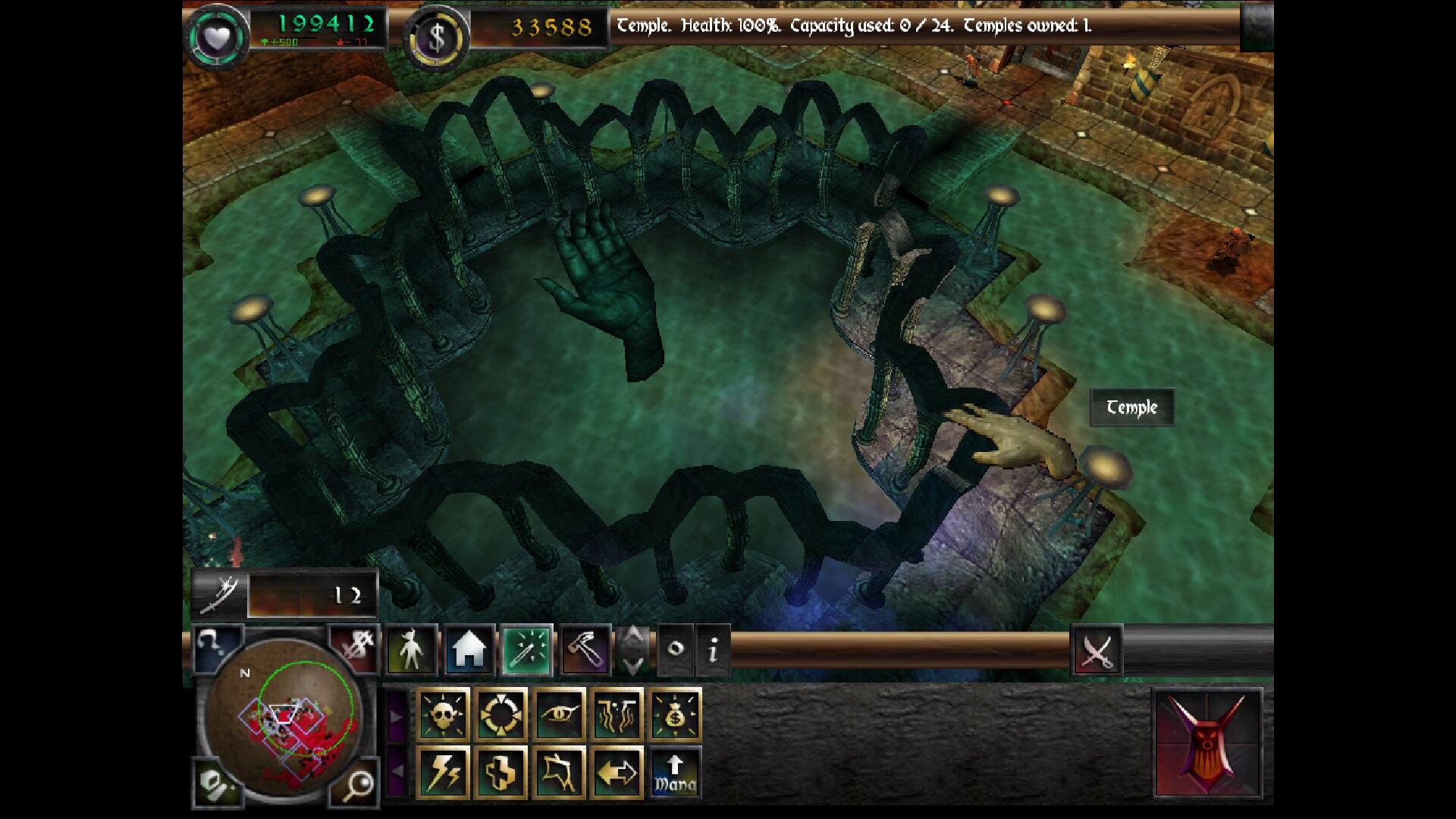Open the workshop hammer tab
Image resolution: width=1456 pixels, height=819 pixels.
[x=585, y=650]
